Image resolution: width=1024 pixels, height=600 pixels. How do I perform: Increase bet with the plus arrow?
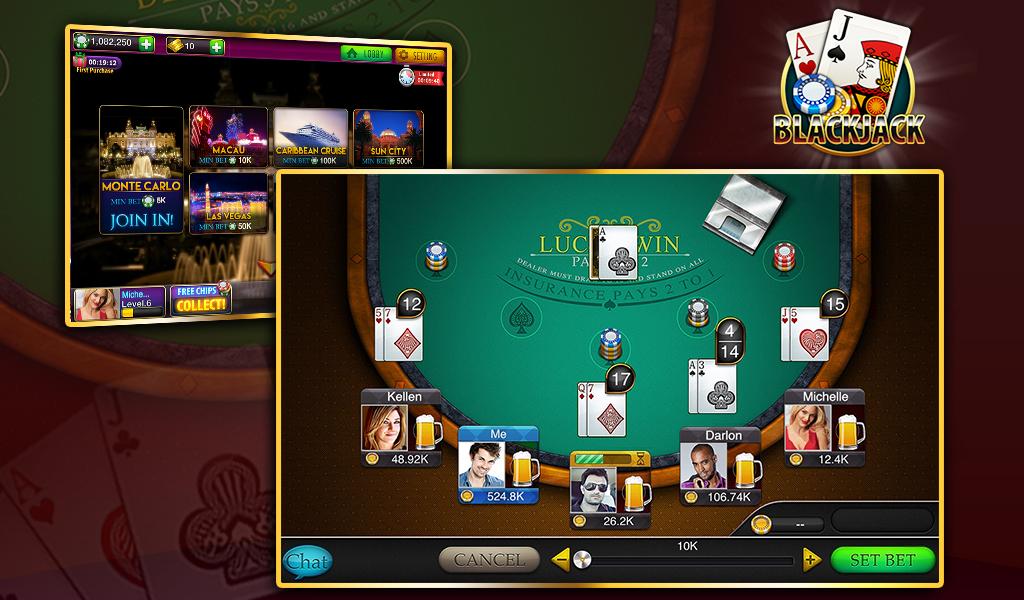812,560
